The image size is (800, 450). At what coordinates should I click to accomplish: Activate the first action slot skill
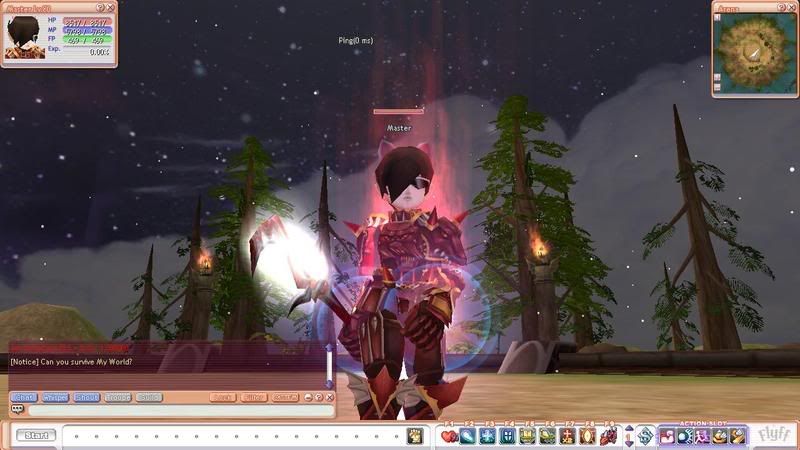click(x=666, y=436)
